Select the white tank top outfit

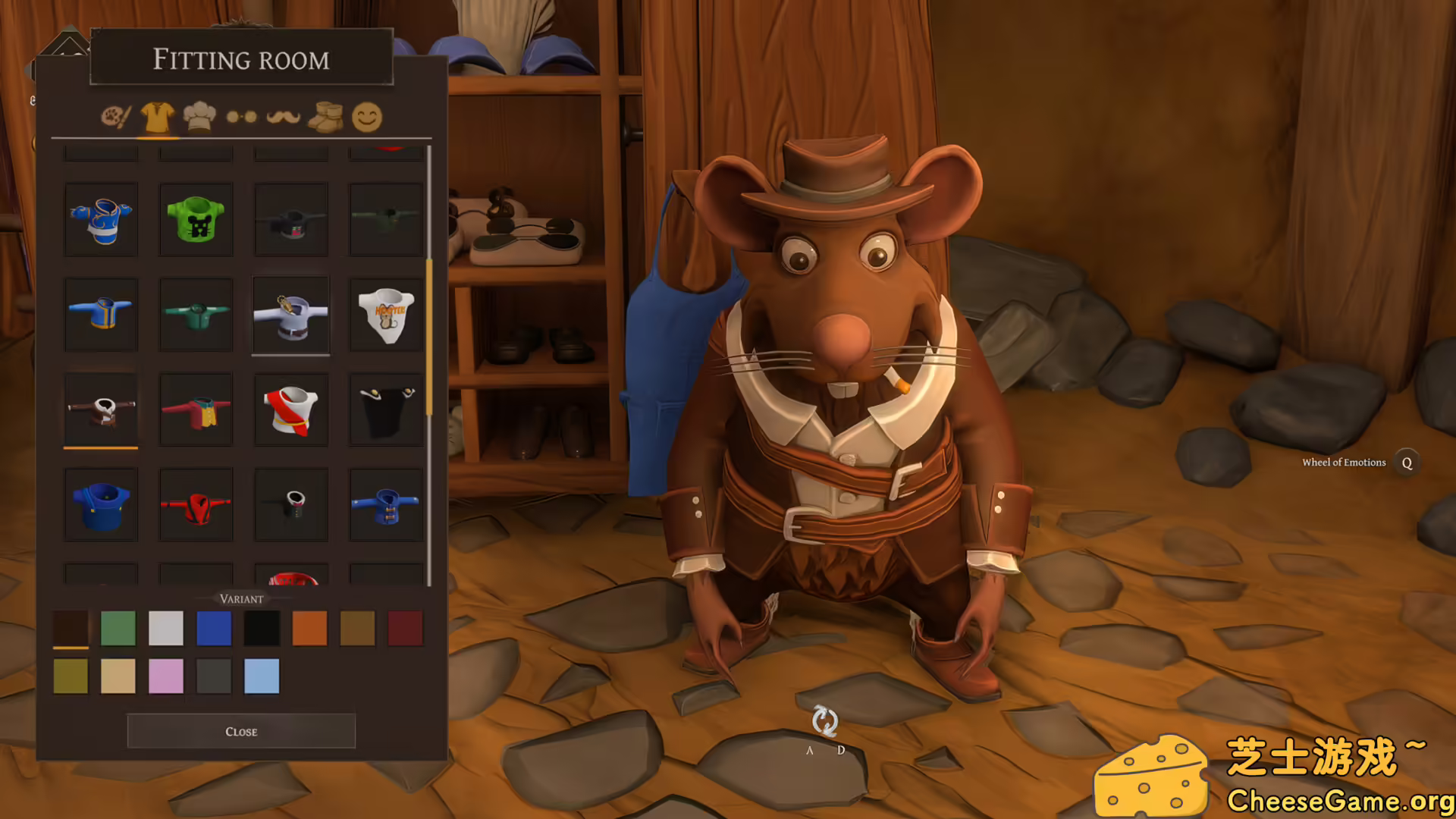point(386,315)
